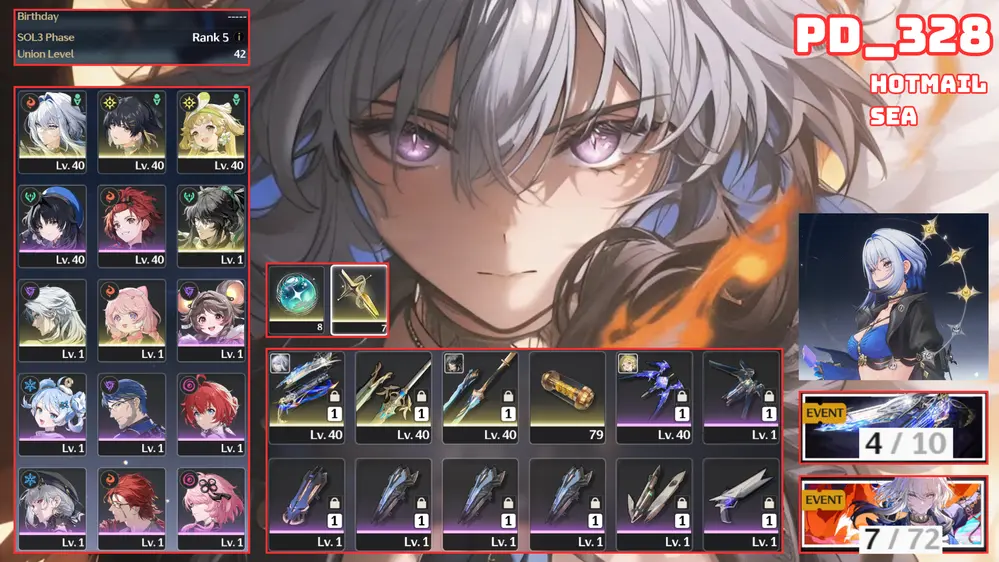Viewport: 999px width, 562px height.
Task: Open the character event banner showing 7 / 72
Action: (894, 514)
